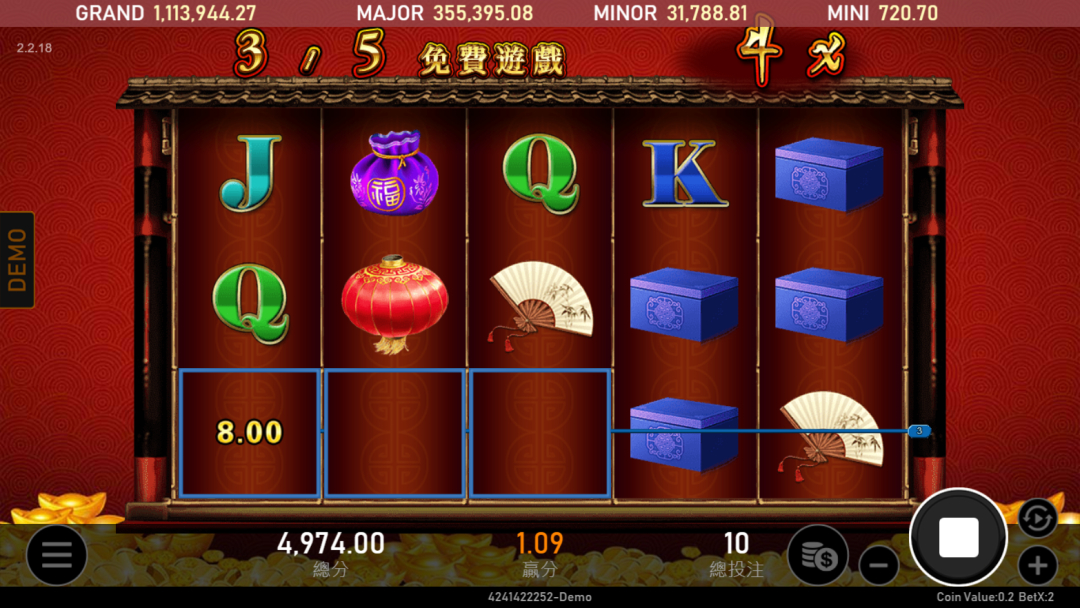Click the DEMO side tab
1080x608 pixels.
pyautogui.click(x=17, y=259)
